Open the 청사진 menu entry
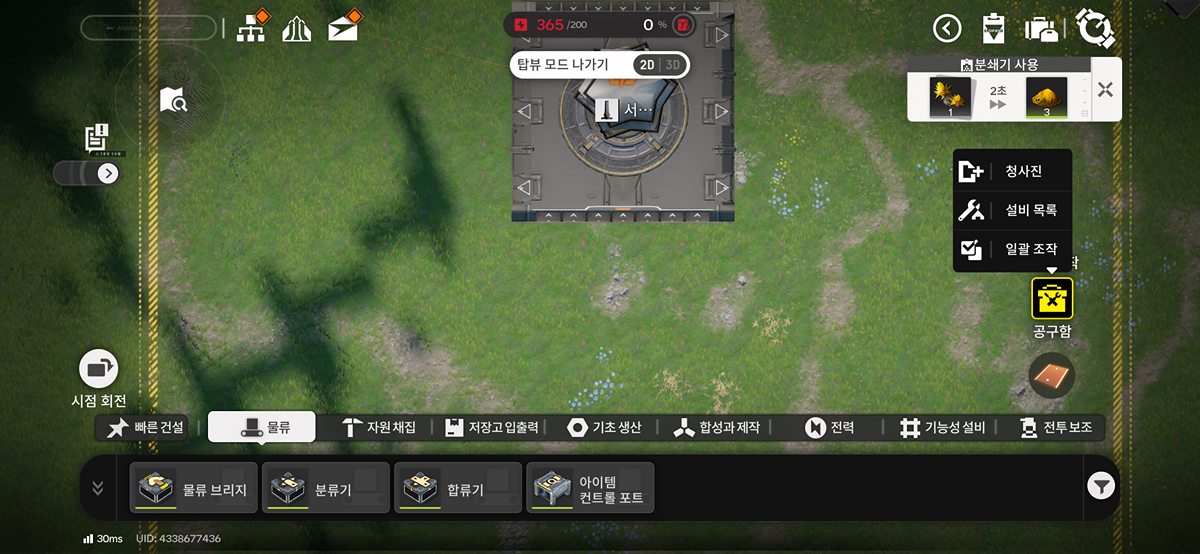Image resolution: width=1200 pixels, height=554 pixels. pos(1012,171)
